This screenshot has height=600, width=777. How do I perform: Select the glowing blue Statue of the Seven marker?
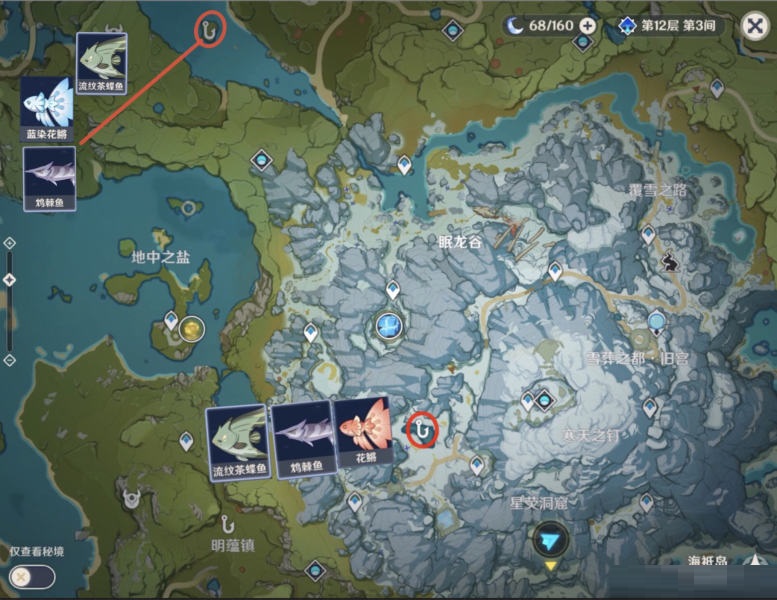[389, 324]
